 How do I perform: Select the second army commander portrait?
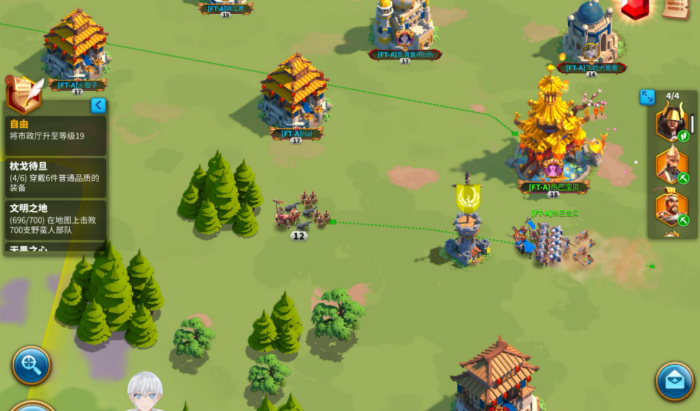671,165
